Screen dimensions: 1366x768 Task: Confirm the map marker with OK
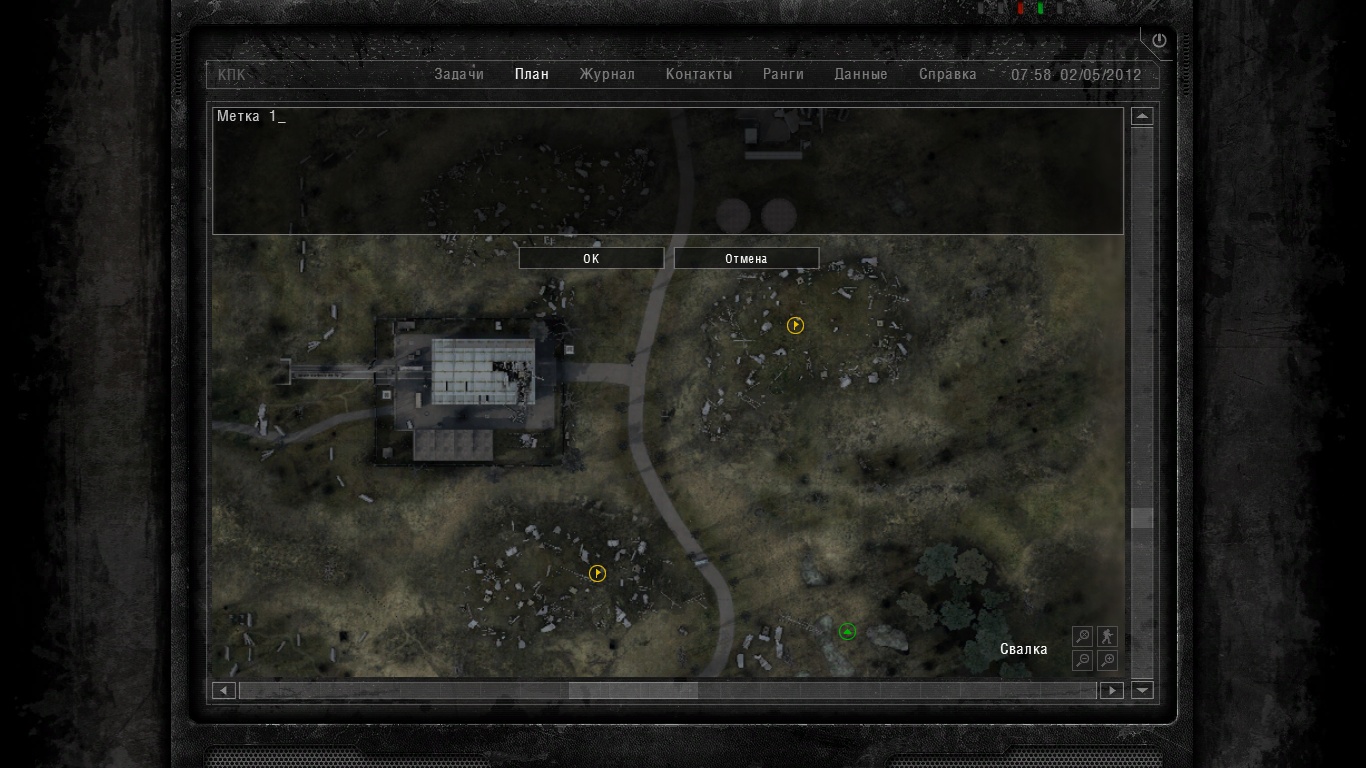[591, 259]
